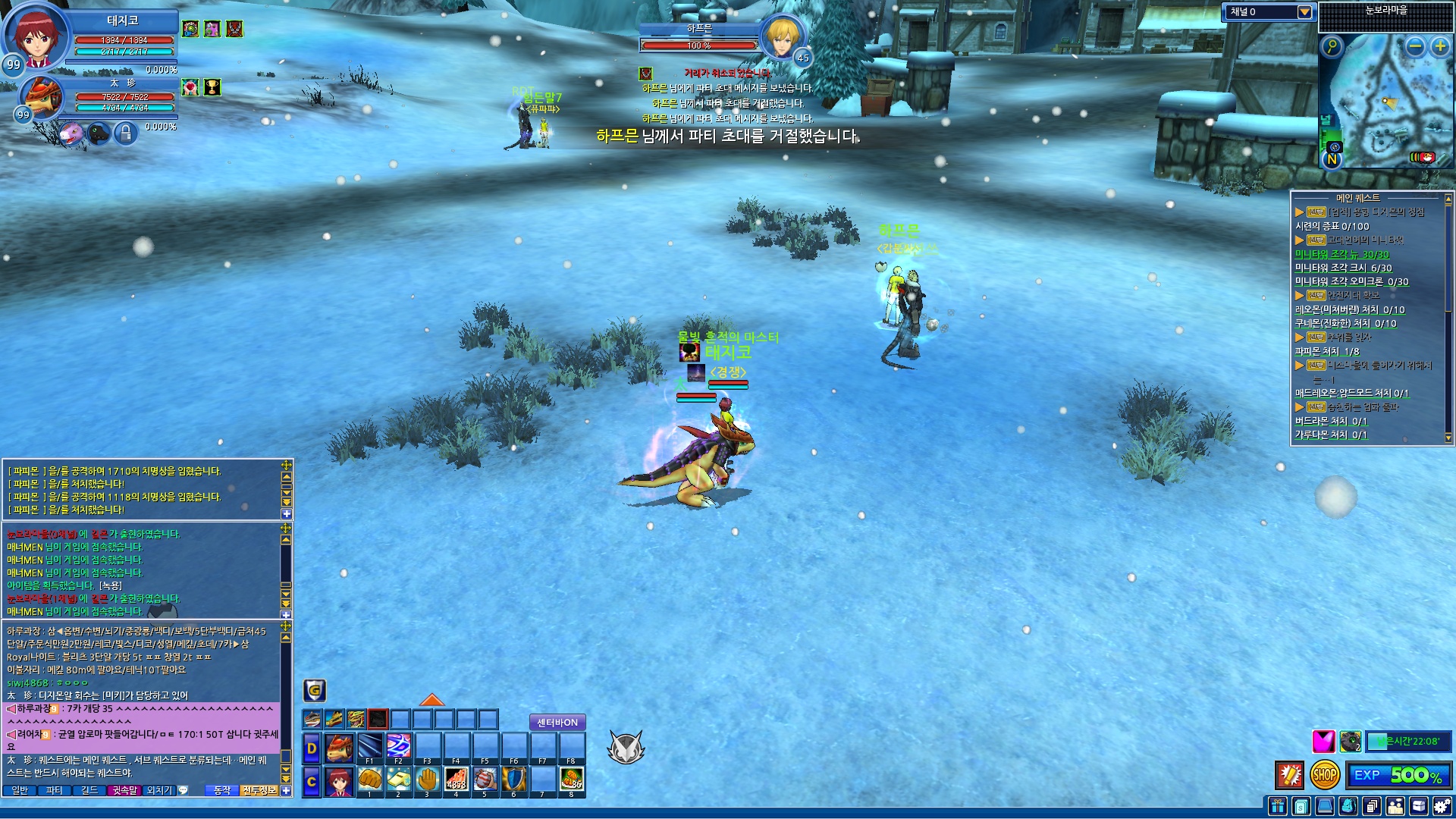Screen dimensions: 1456x819
Task: Click the red exclamation event icon
Action: (1289, 775)
